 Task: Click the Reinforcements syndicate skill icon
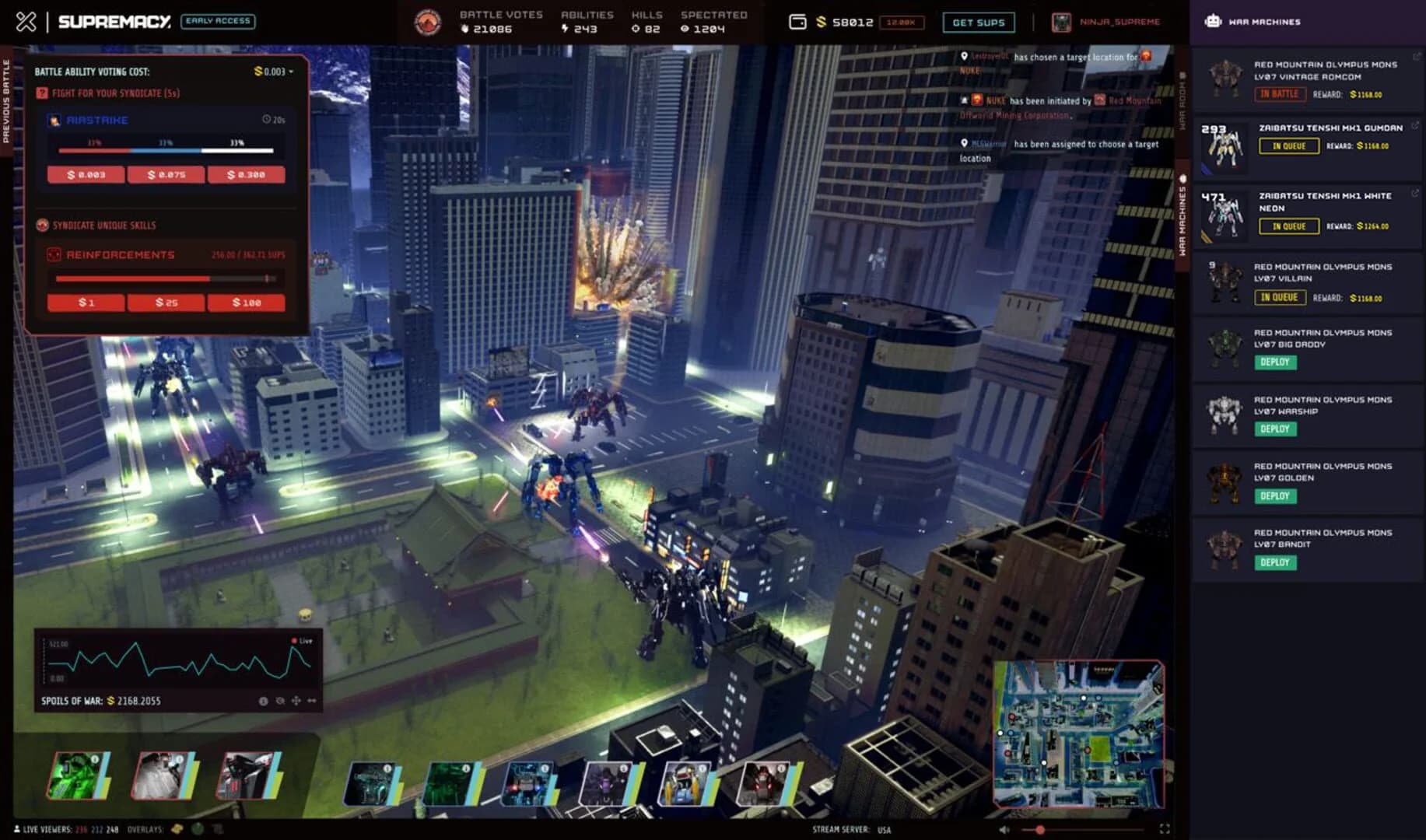53,254
